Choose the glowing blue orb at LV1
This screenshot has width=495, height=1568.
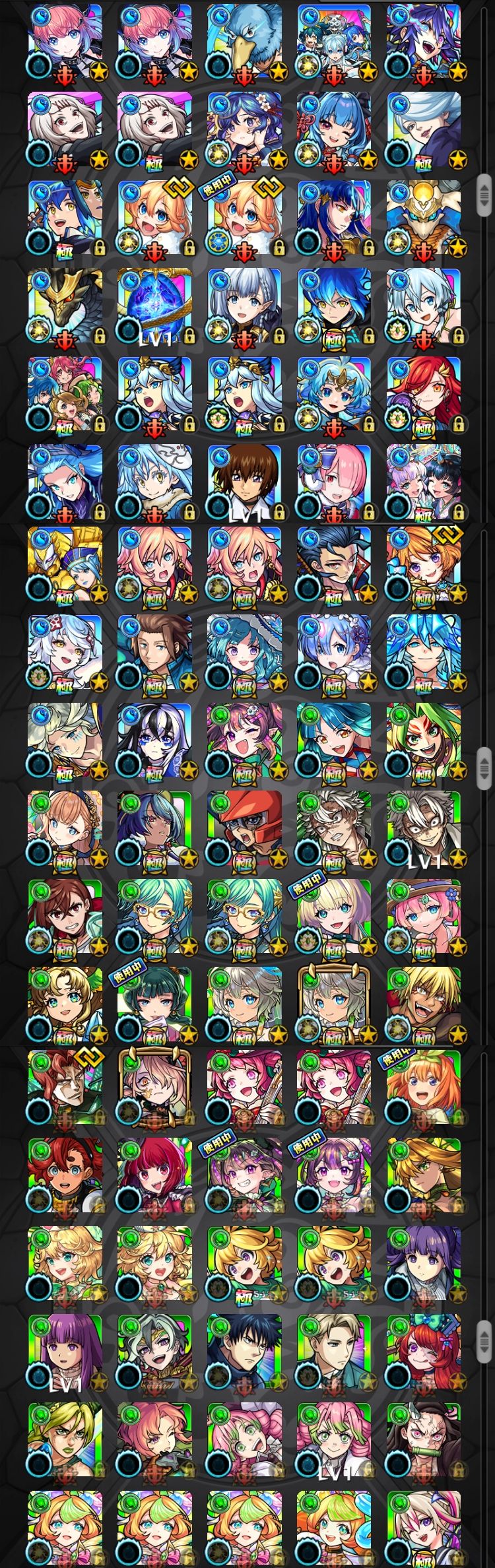coord(154,305)
